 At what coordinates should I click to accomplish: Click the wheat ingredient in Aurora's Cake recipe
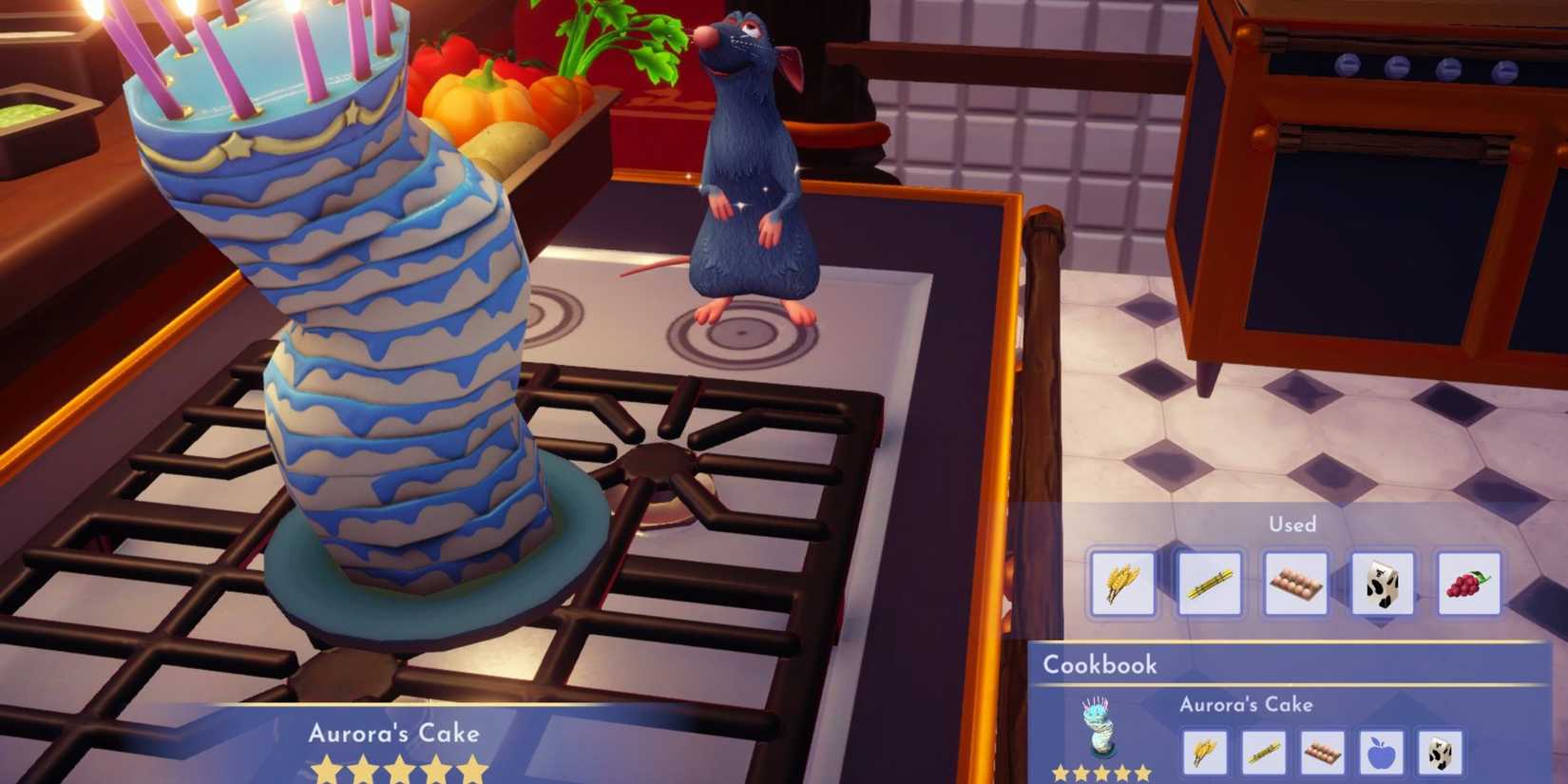(1207, 752)
